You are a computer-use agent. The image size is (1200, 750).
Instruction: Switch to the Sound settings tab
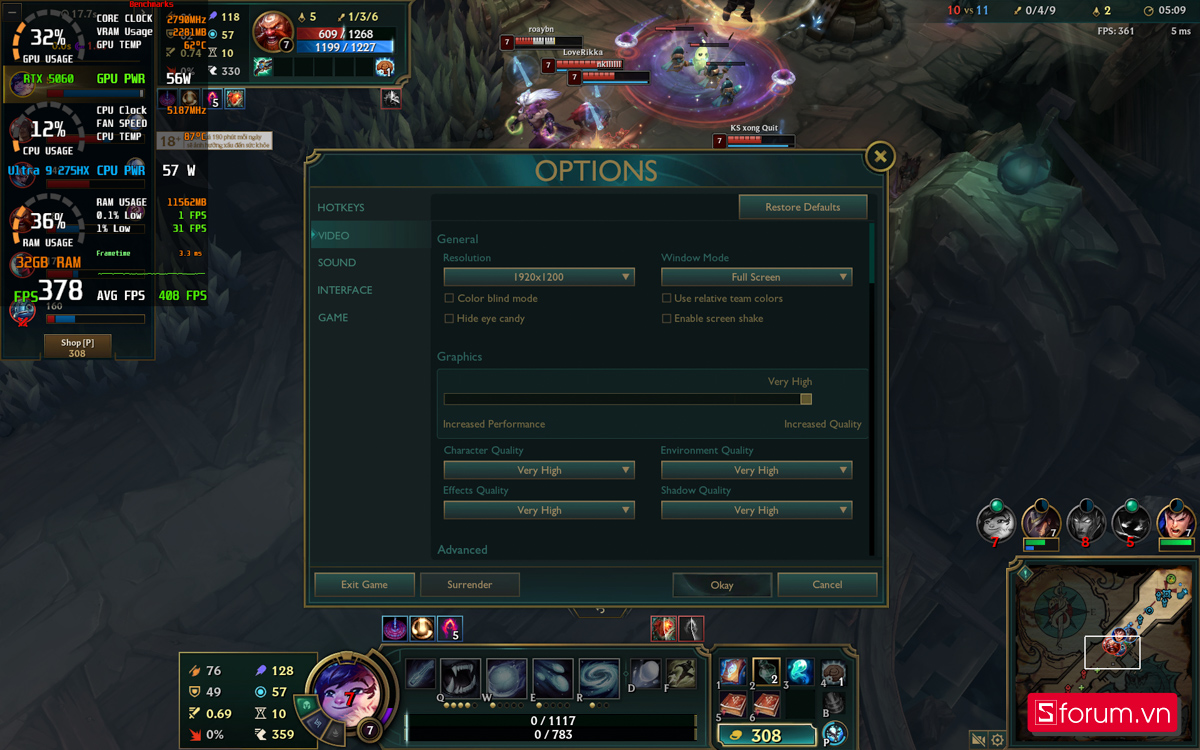337,263
